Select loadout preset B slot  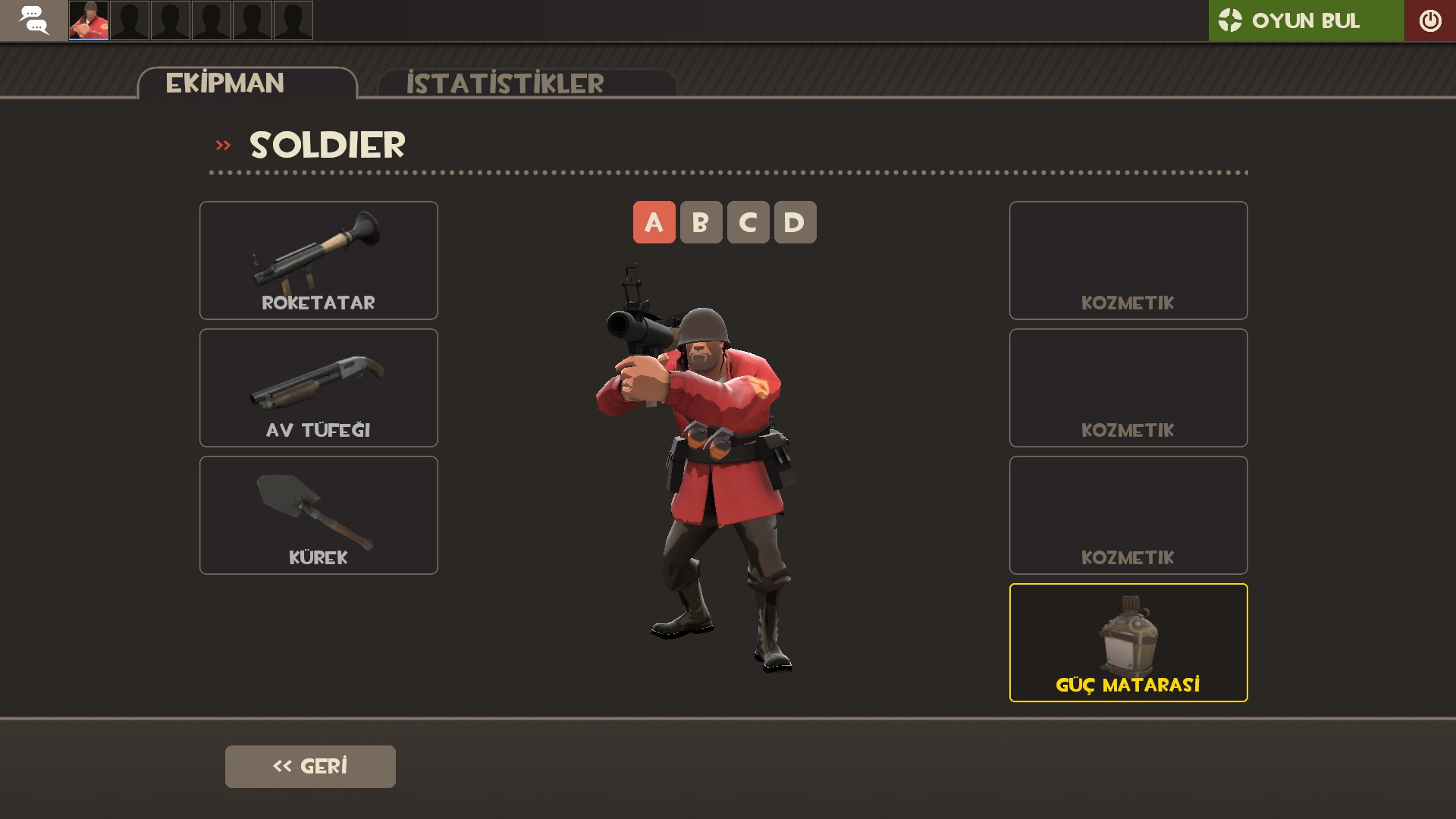(701, 222)
